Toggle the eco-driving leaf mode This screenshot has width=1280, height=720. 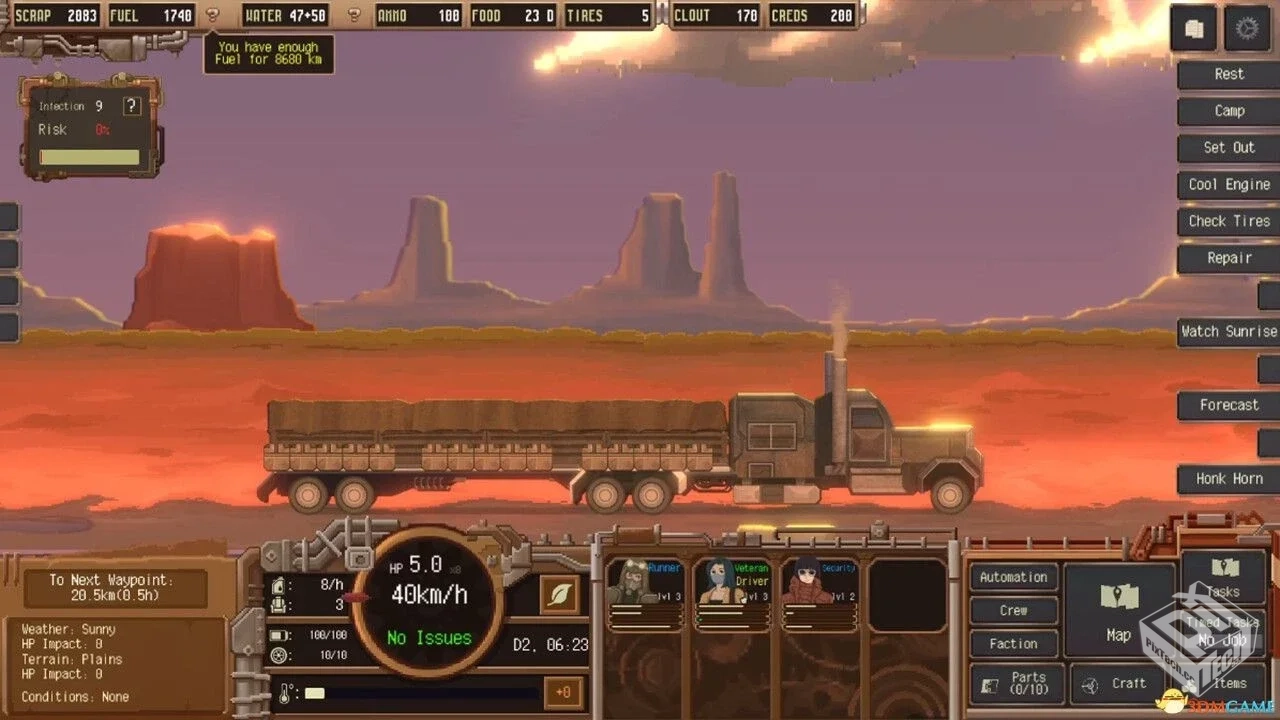[x=558, y=594]
